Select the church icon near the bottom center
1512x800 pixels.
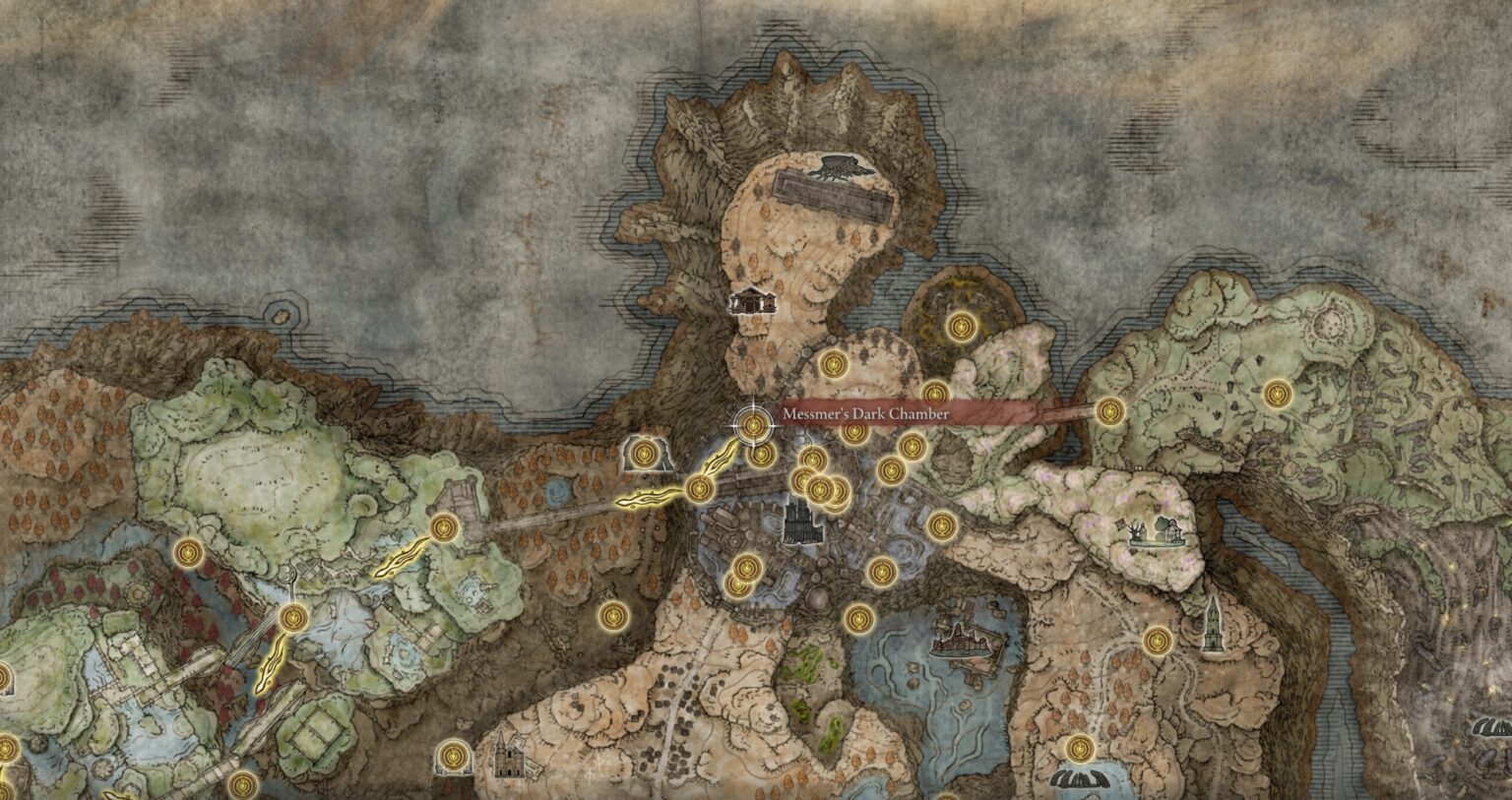[x=509, y=756]
